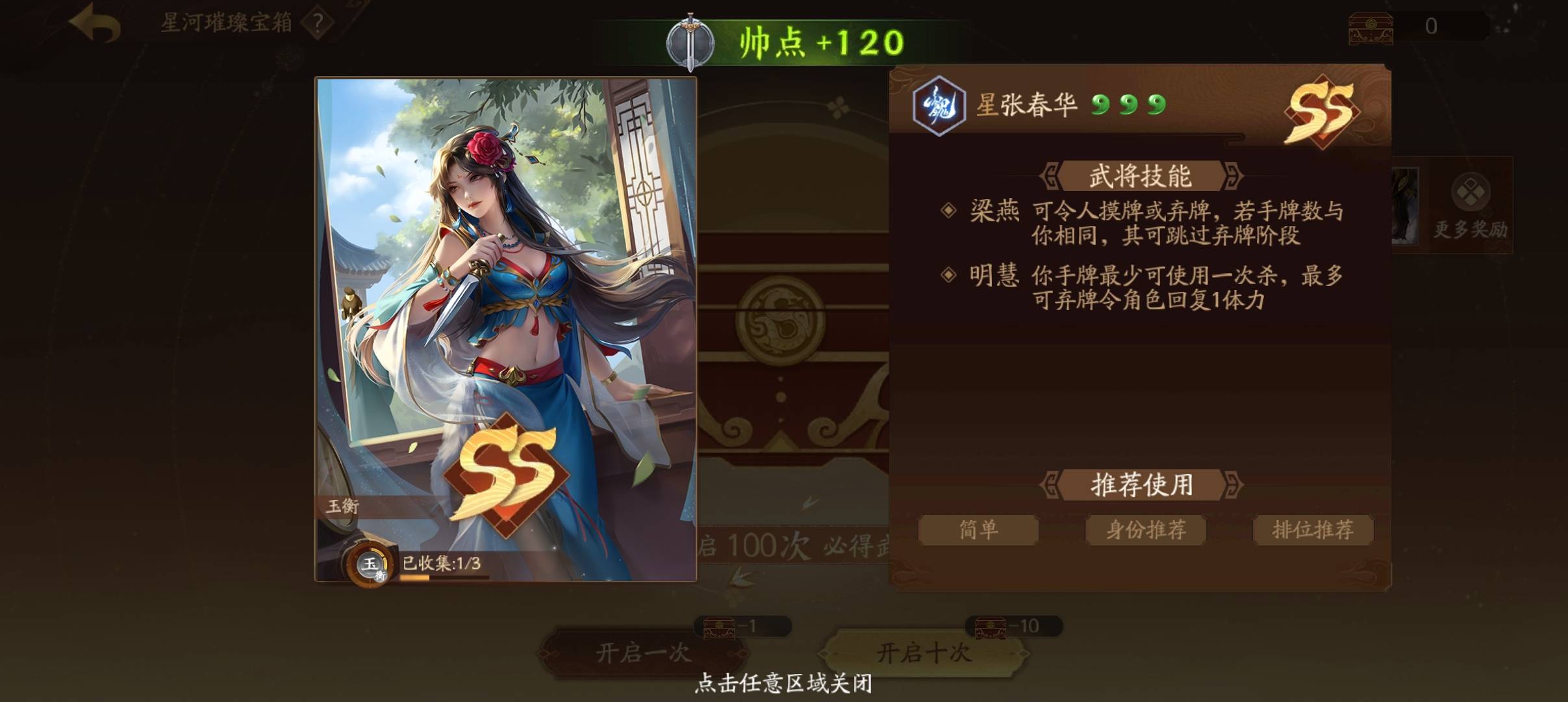Click 点击任意区域关闭 to close popup
1568x702 pixels.
click(783, 683)
